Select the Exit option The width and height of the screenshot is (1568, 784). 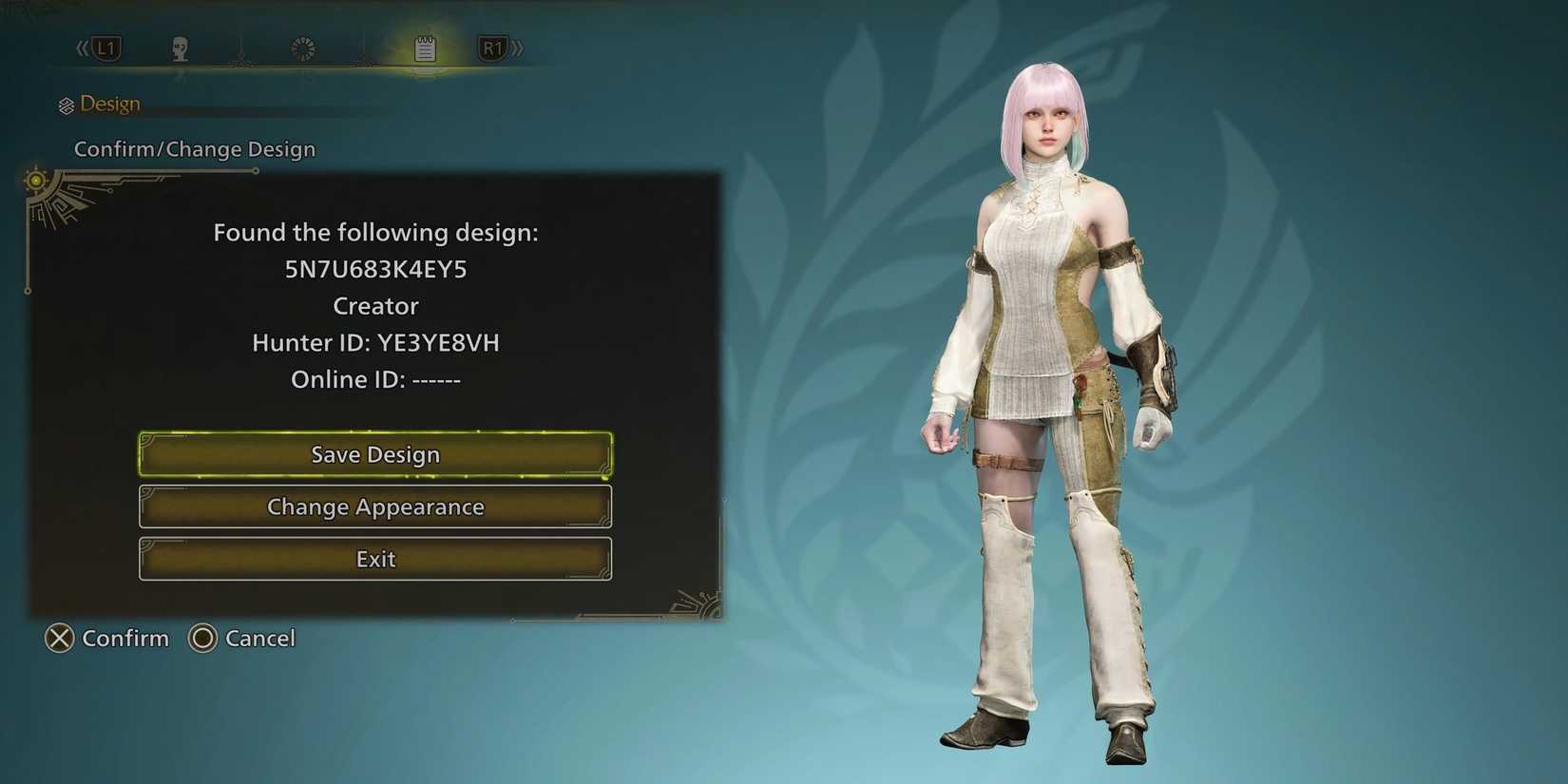pyautogui.click(x=375, y=559)
